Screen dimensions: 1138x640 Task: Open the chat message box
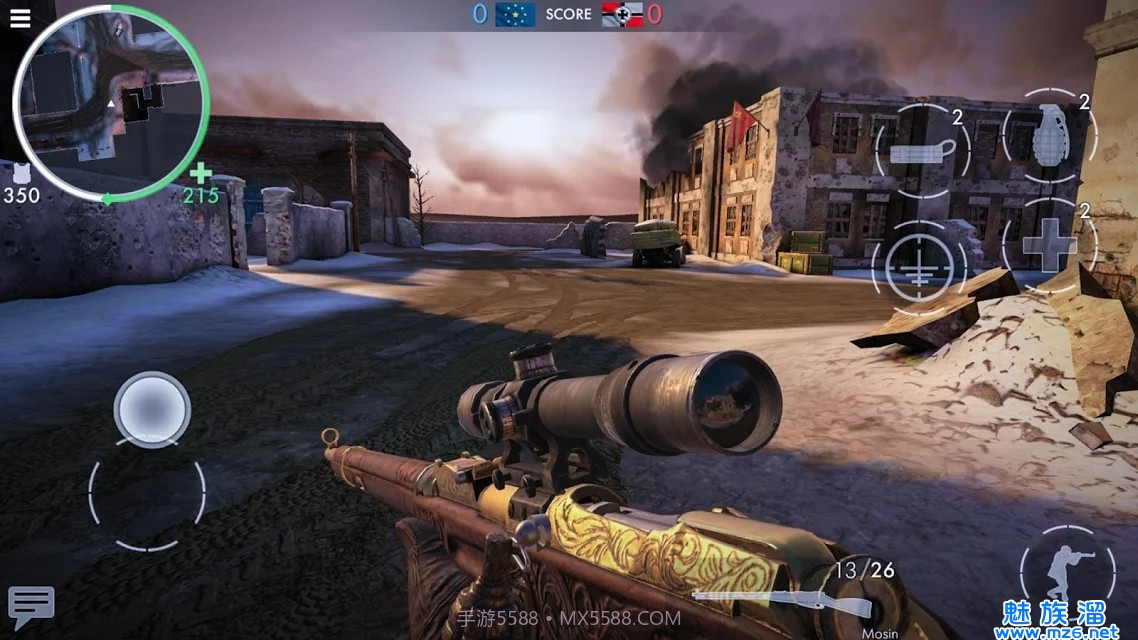(x=31, y=605)
